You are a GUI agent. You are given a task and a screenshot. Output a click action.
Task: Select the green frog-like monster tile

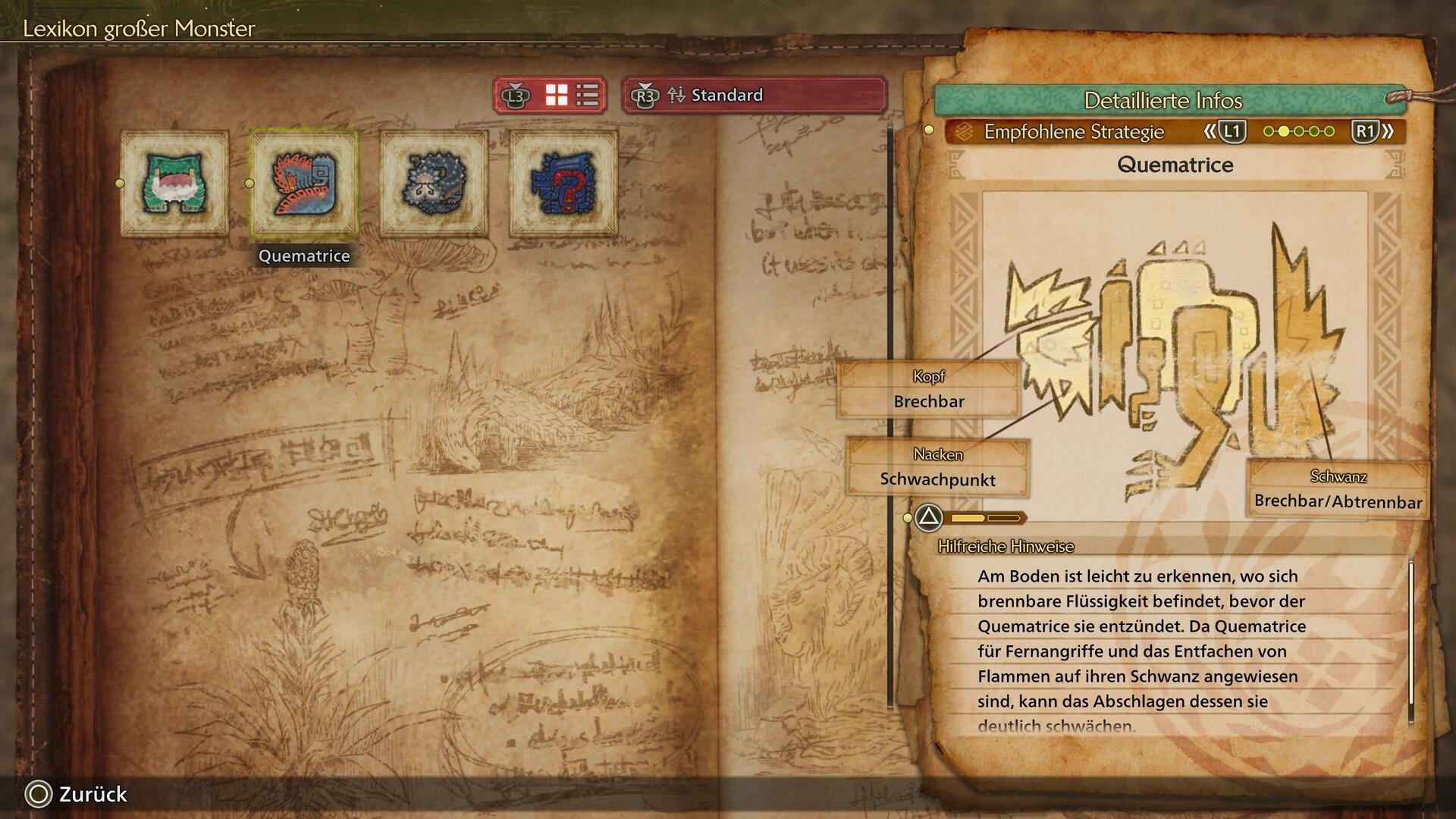pyautogui.click(x=175, y=183)
